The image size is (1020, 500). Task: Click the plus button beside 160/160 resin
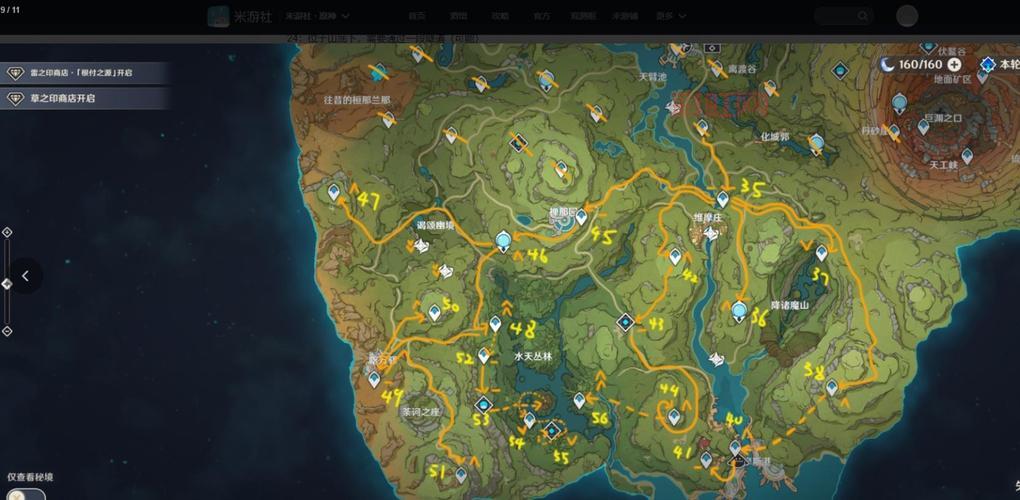[x=954, y=64]
